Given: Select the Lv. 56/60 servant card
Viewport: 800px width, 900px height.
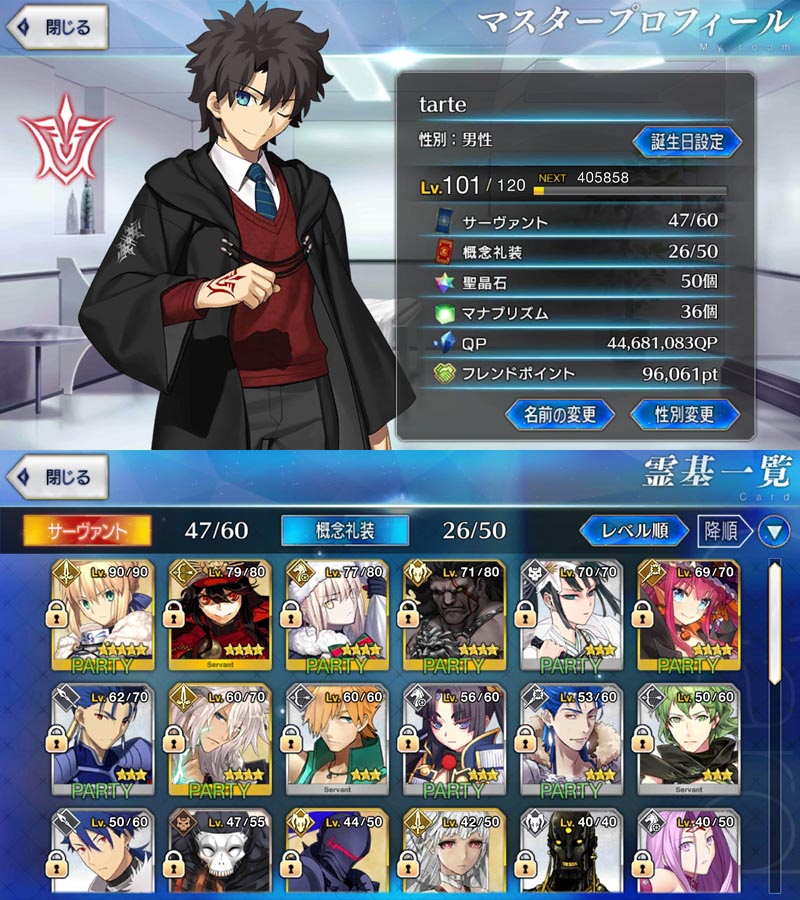Looking at the screenshot, I should [x=454, y=739].
